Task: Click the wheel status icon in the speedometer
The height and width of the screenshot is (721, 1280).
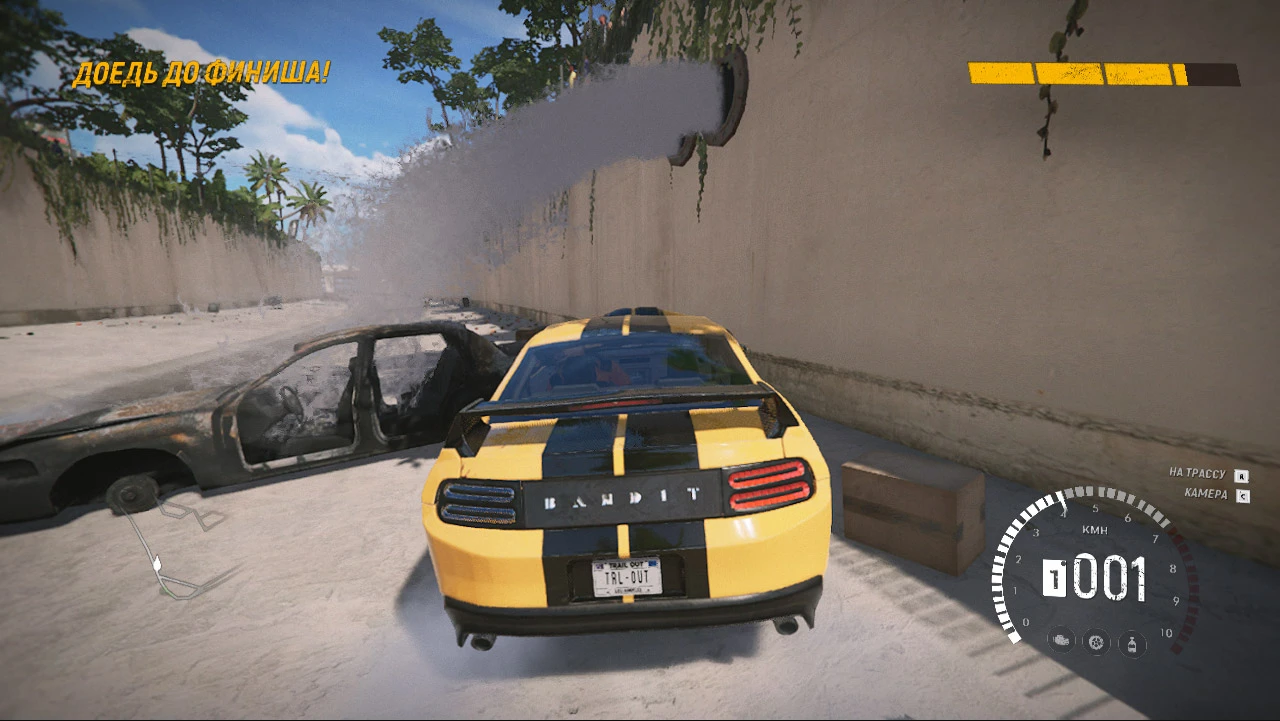Action: (x=1095, y=640)
